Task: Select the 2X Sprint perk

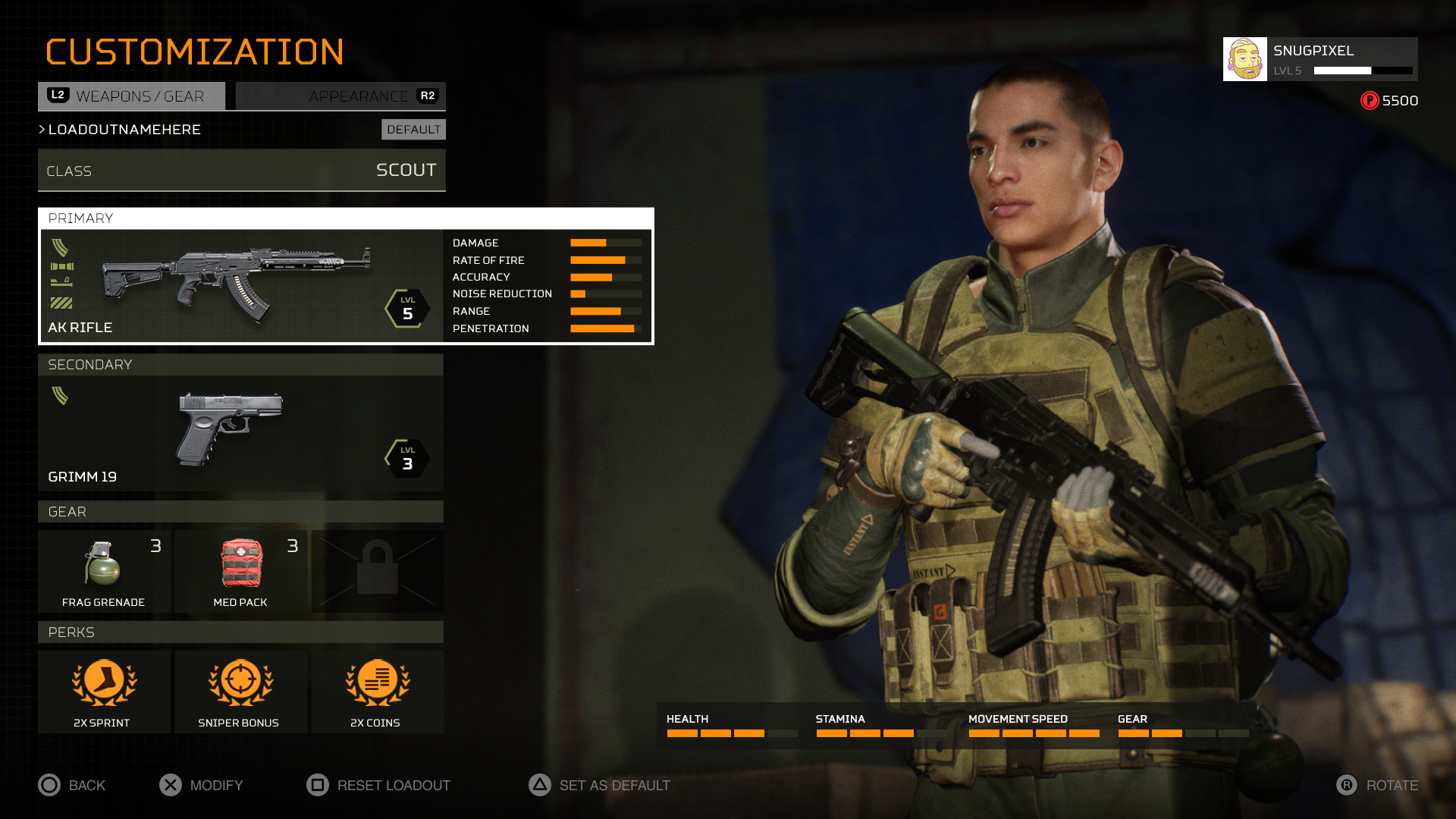Action: coord(104,692)
